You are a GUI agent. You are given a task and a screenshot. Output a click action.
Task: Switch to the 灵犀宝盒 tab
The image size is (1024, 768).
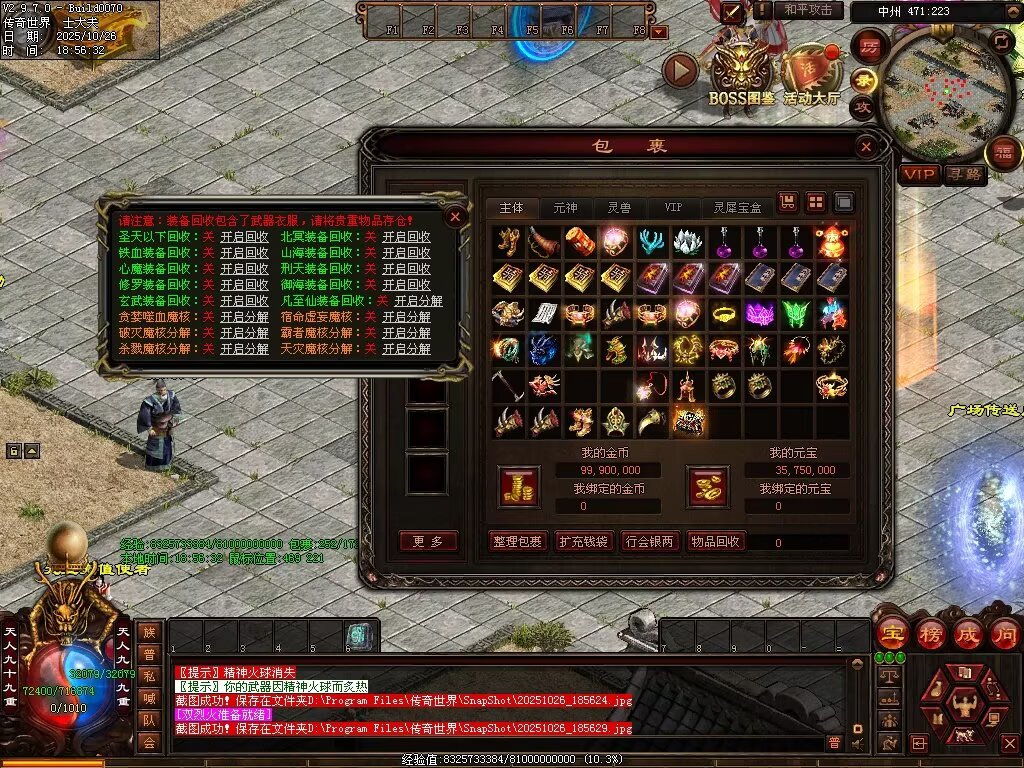[x=737, y=208]
